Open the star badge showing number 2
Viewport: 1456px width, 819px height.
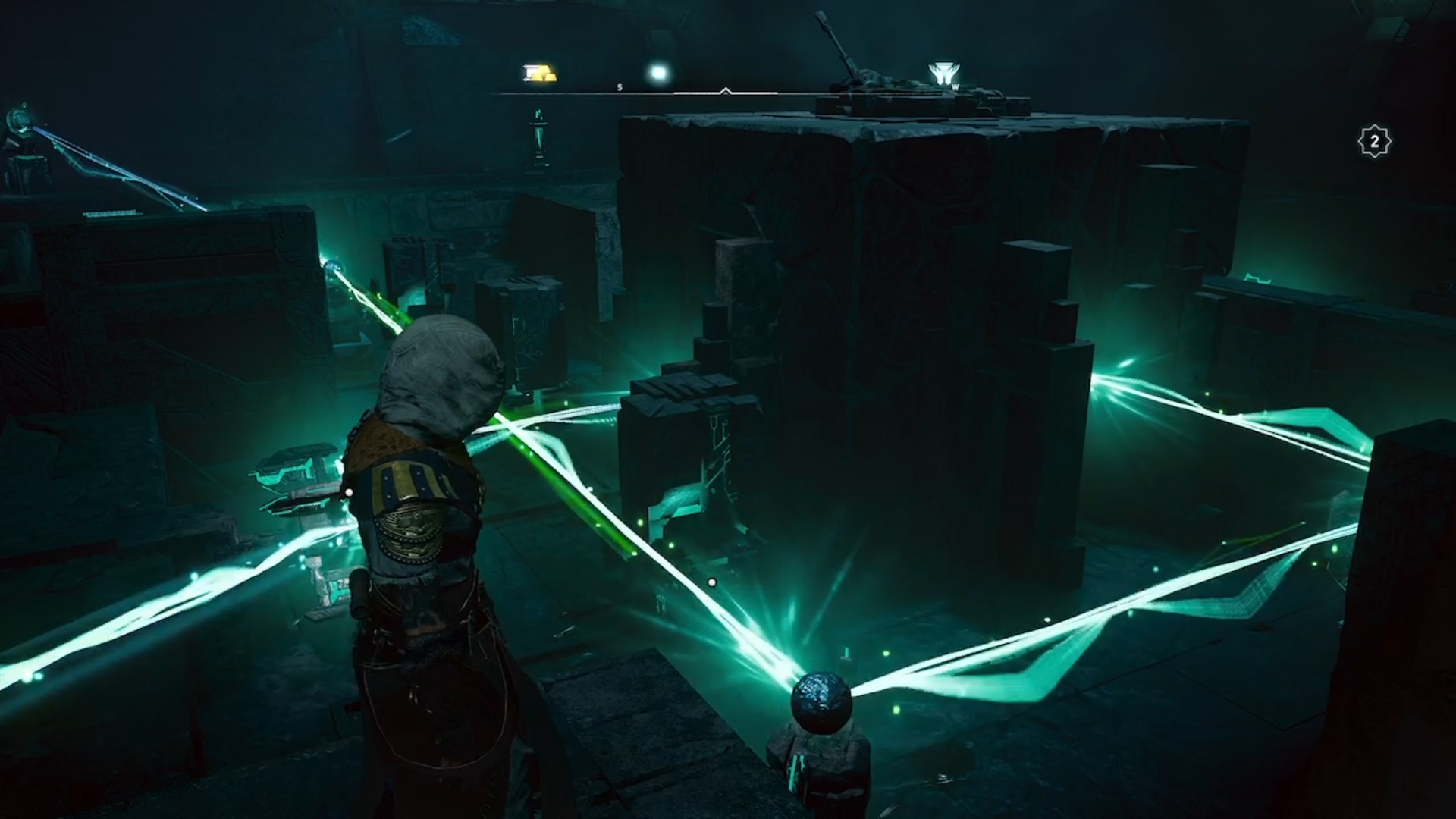(1374, 142)
